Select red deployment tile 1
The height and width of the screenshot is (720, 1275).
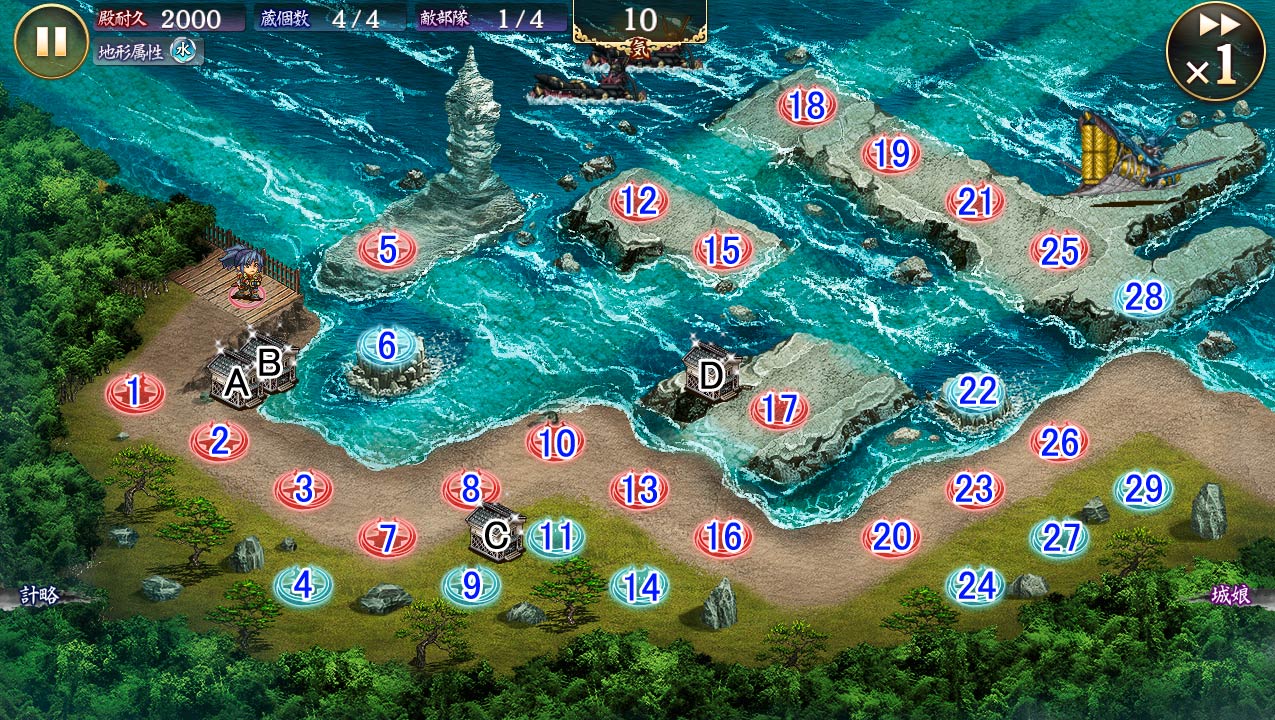(135, 392)
